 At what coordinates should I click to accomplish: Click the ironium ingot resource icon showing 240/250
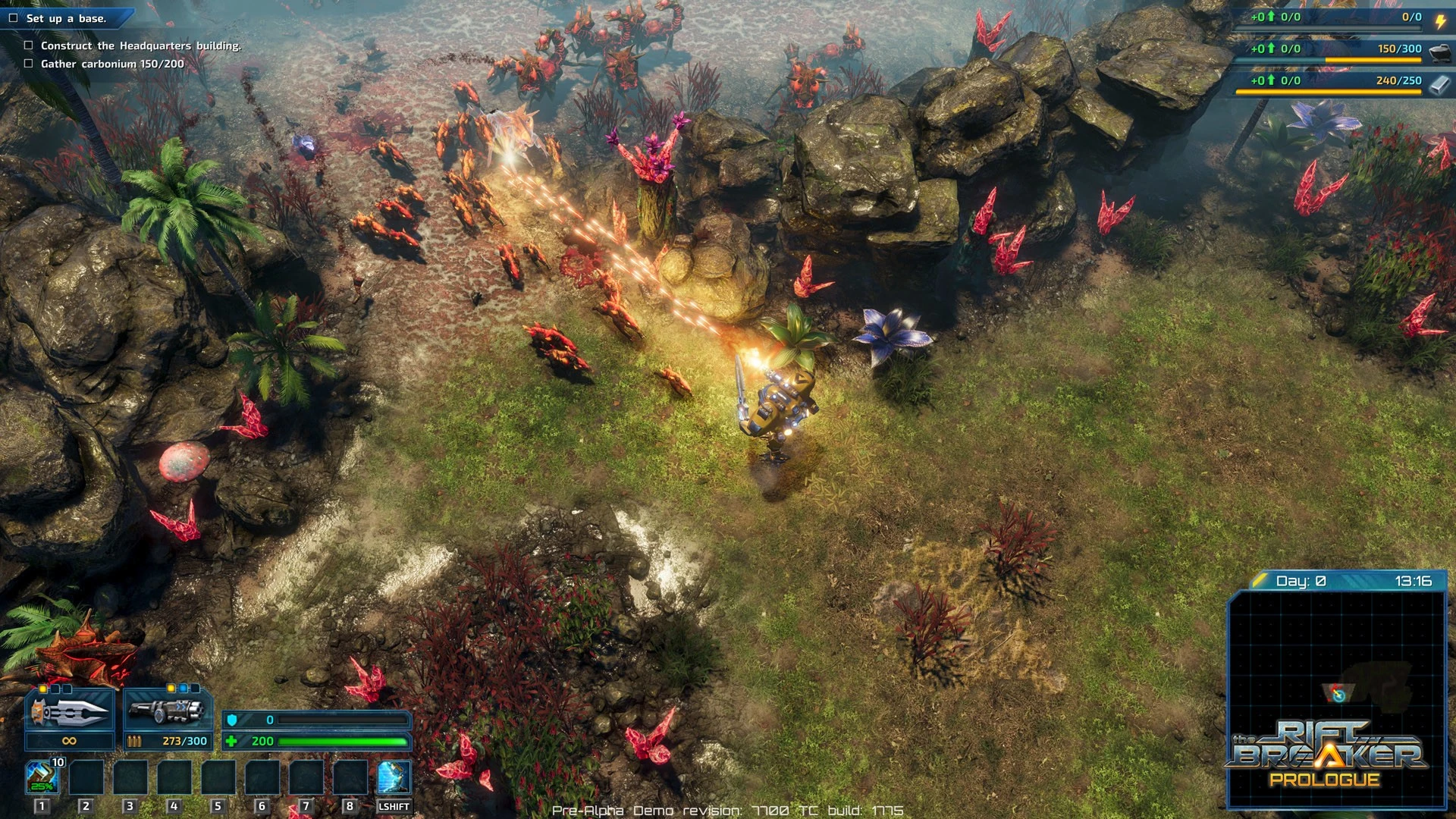[1439, 83]
